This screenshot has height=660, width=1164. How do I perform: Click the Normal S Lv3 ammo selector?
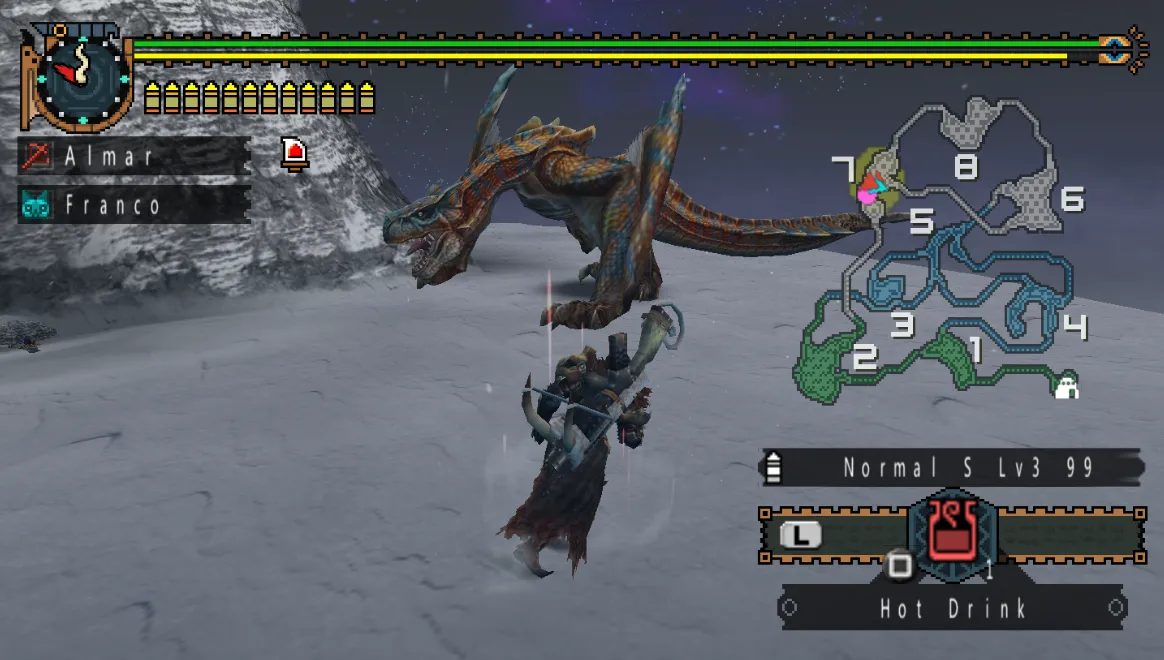952,467
